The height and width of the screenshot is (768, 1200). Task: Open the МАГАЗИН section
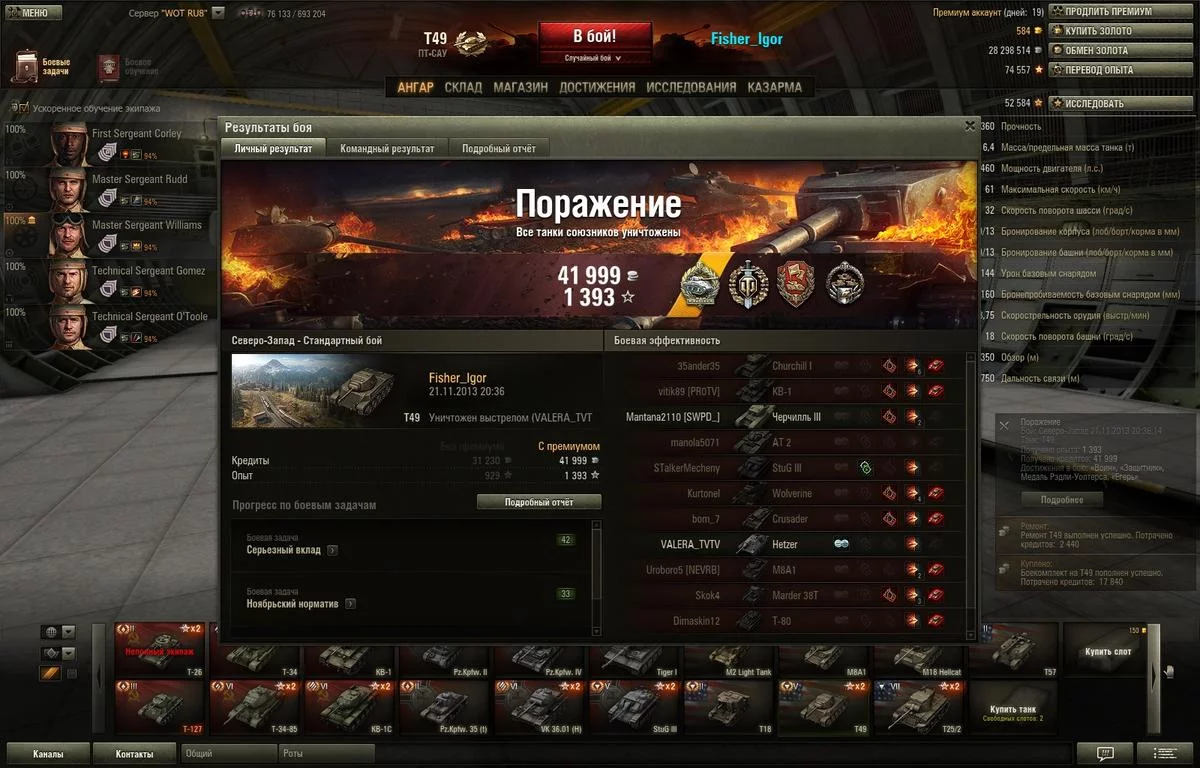coord(520,87)
